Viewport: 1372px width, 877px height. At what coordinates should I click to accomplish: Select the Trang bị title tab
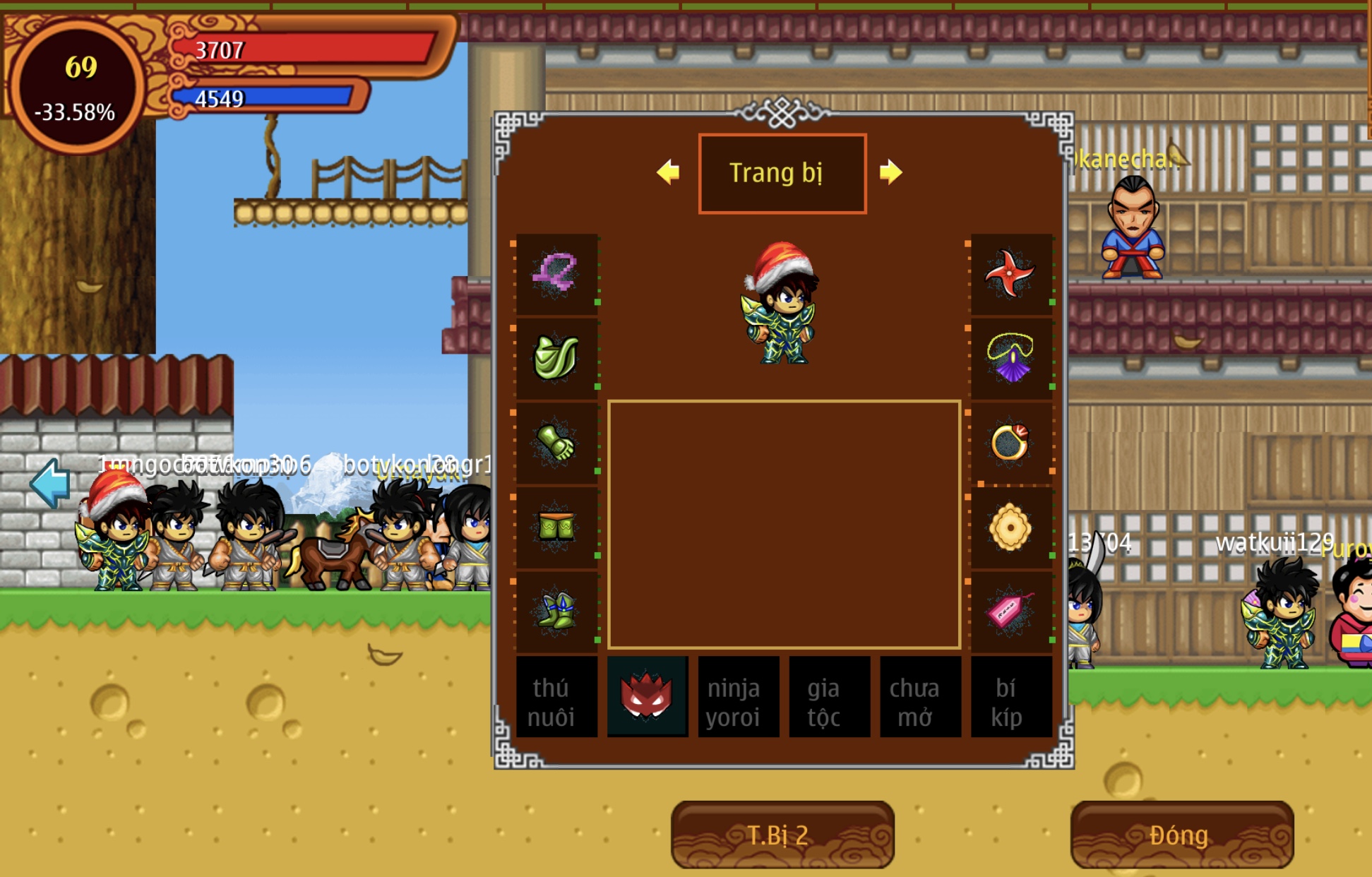(x=782, y=173)
